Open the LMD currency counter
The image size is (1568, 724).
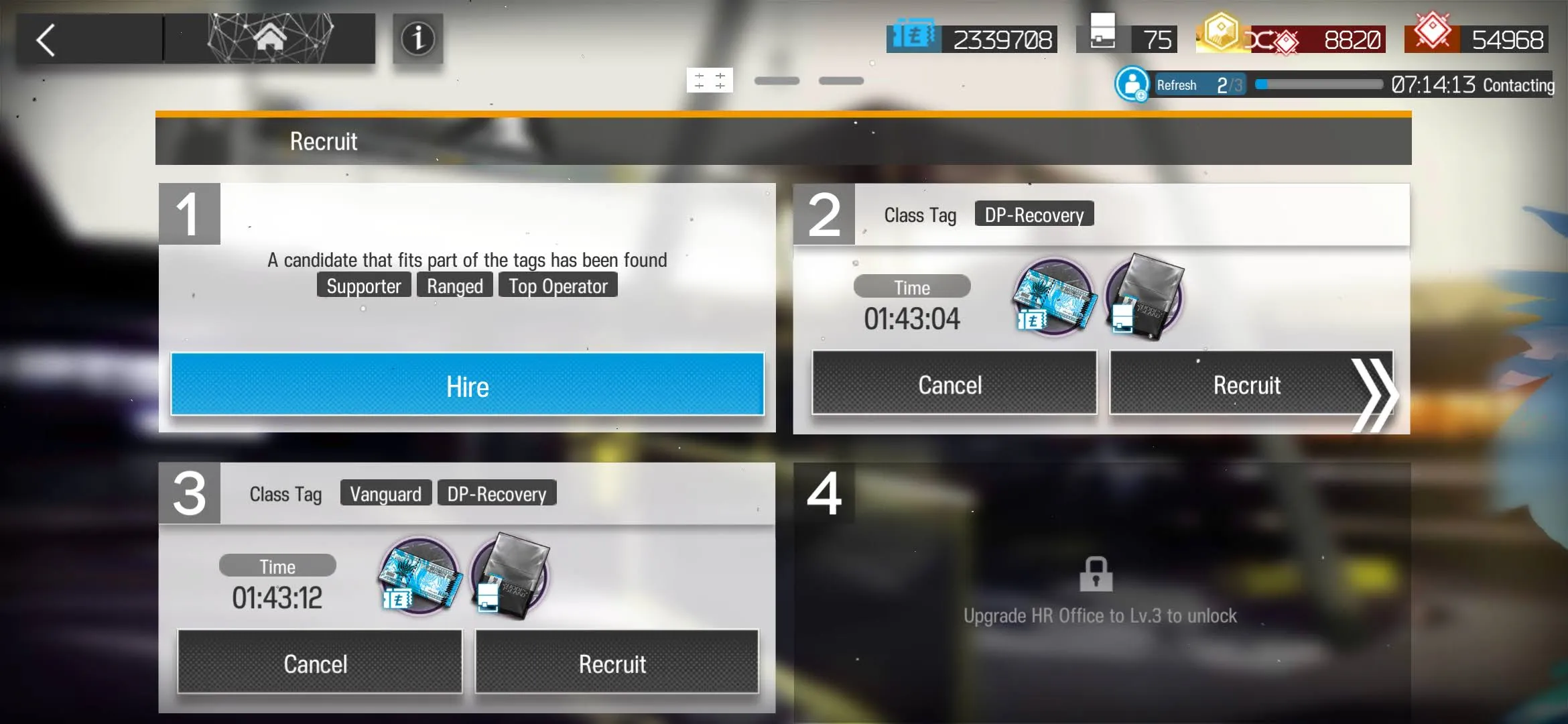[x=973, y=39]
